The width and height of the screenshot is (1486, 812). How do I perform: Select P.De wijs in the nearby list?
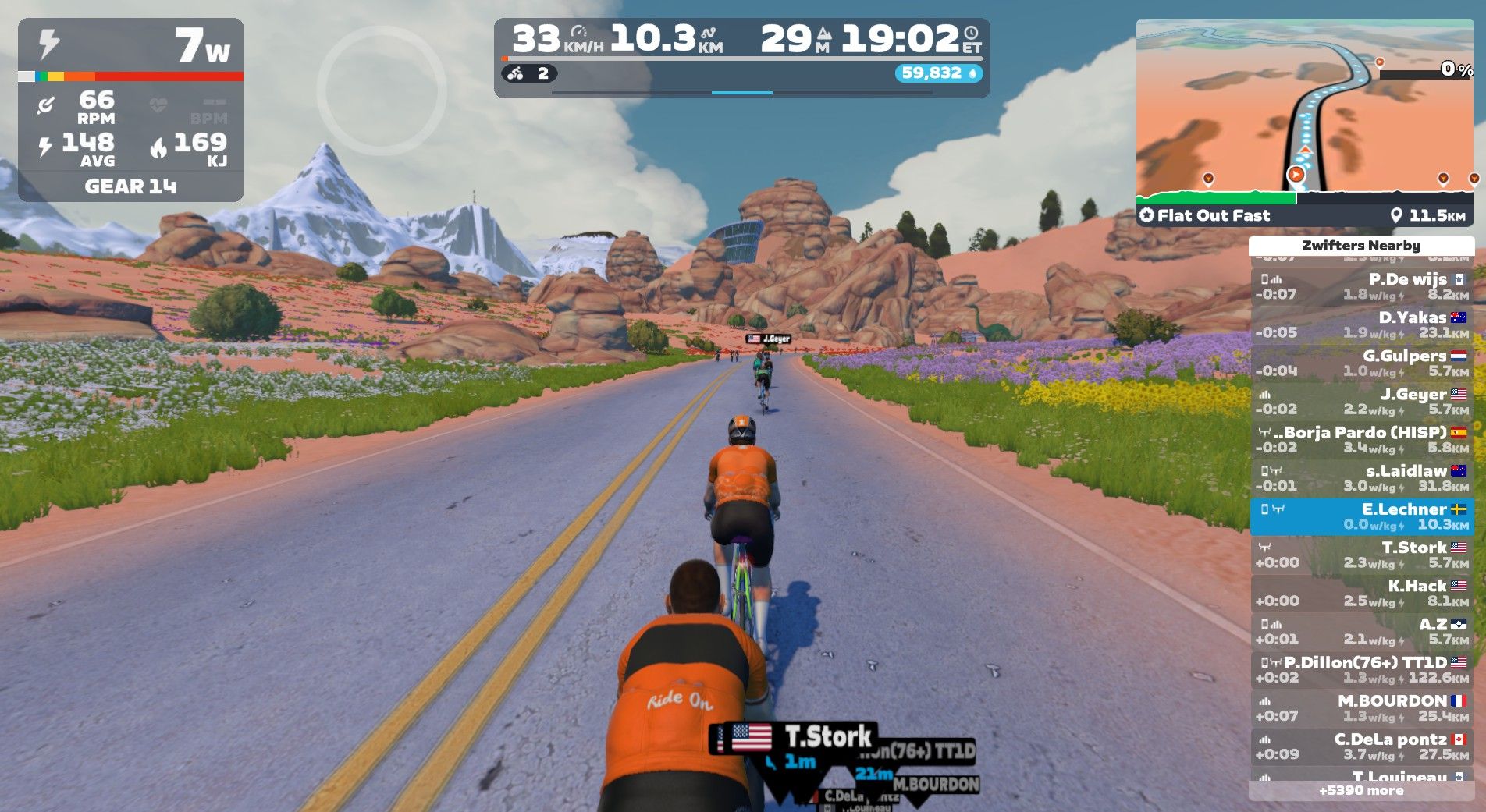click(1362, 286)
